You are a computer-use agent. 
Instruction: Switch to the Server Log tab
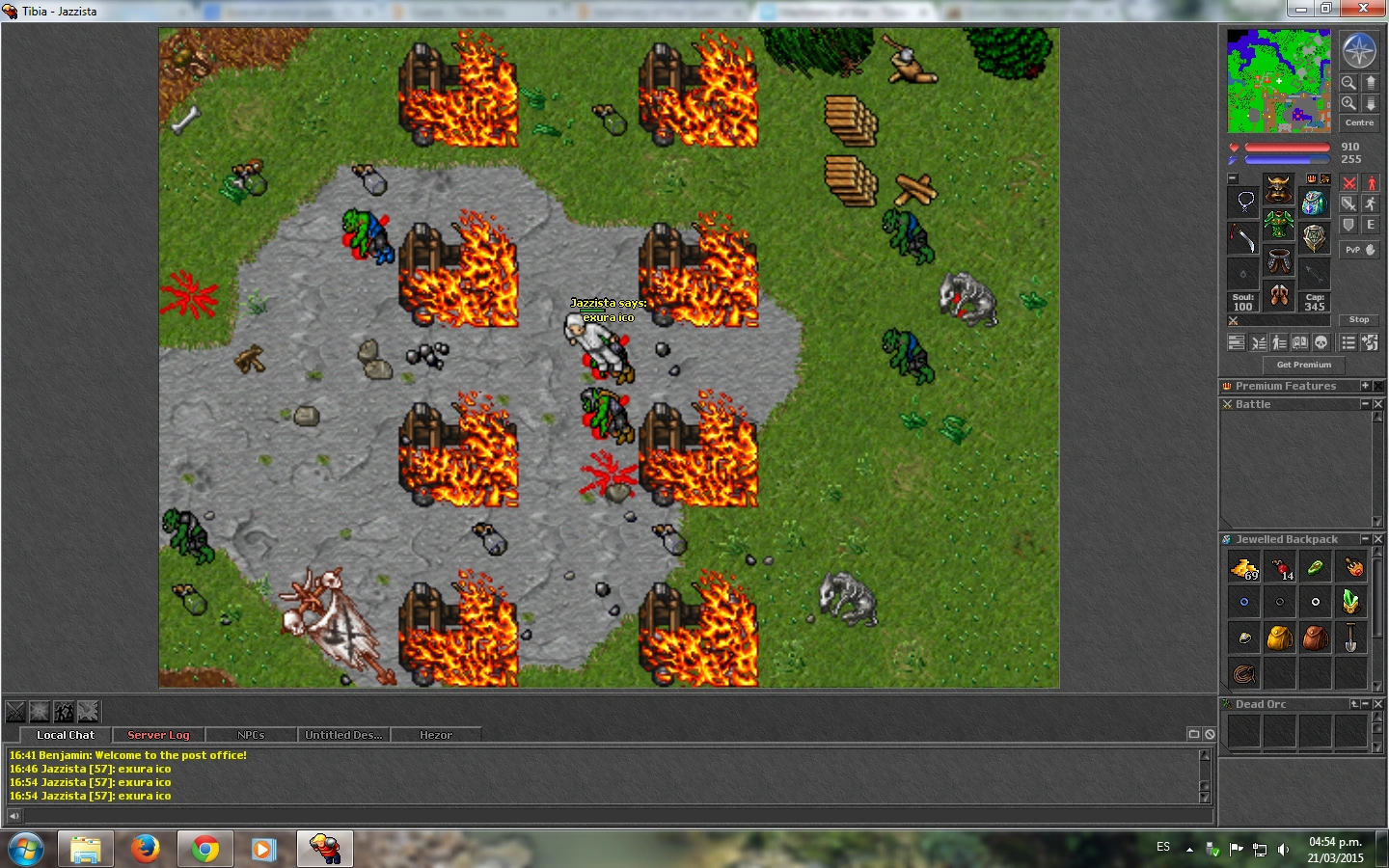[x=157, y=735]
